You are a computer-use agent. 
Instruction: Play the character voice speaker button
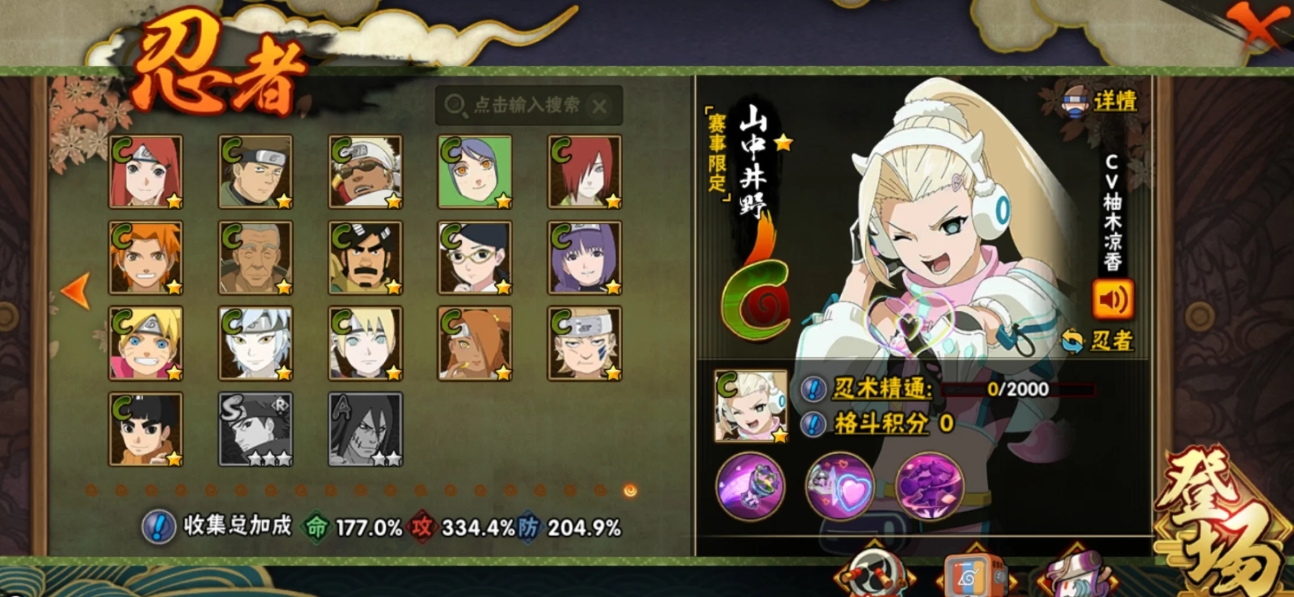coord(1113,298)
